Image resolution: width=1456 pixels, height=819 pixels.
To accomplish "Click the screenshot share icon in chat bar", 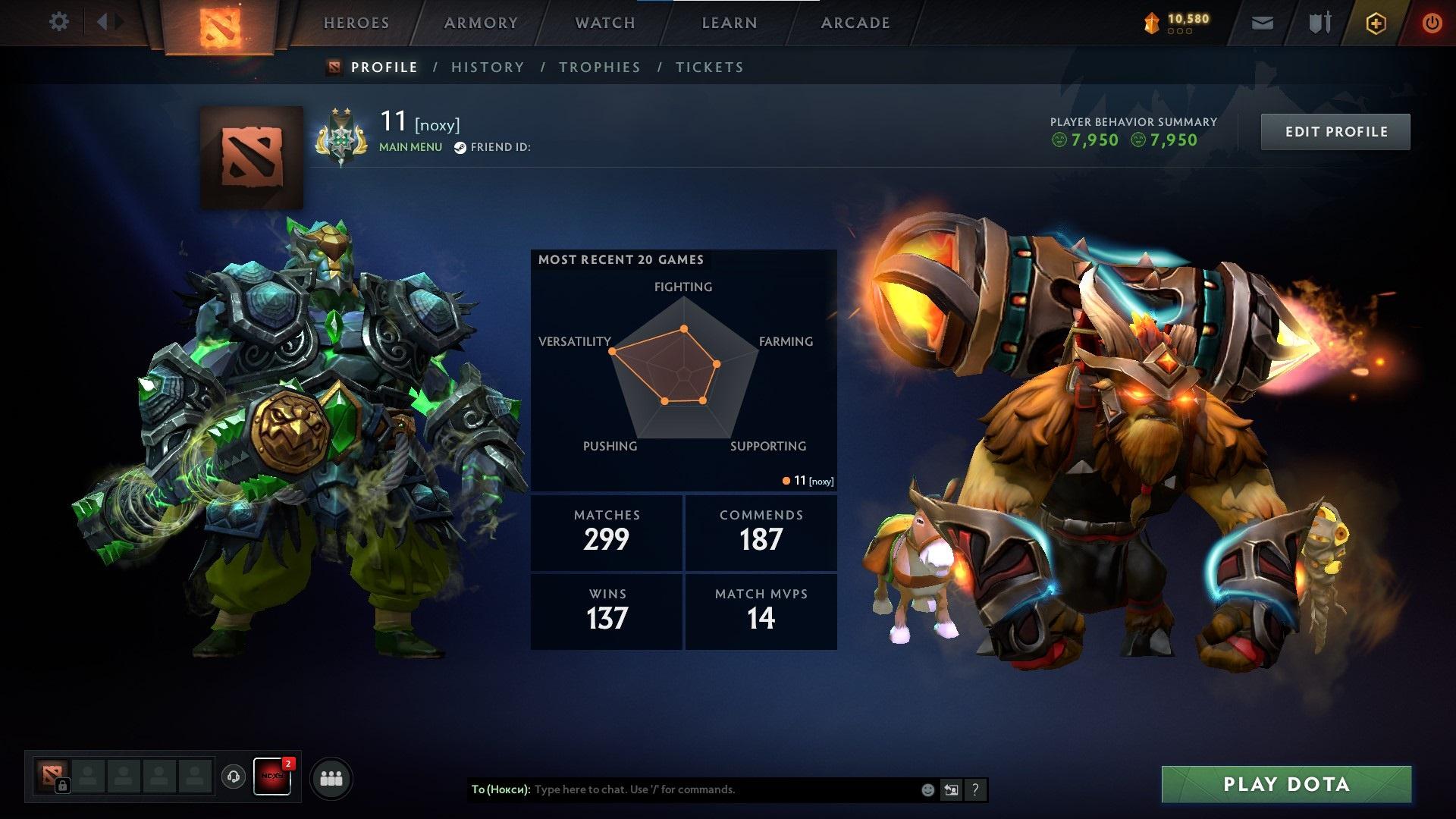I will point(952,789).
